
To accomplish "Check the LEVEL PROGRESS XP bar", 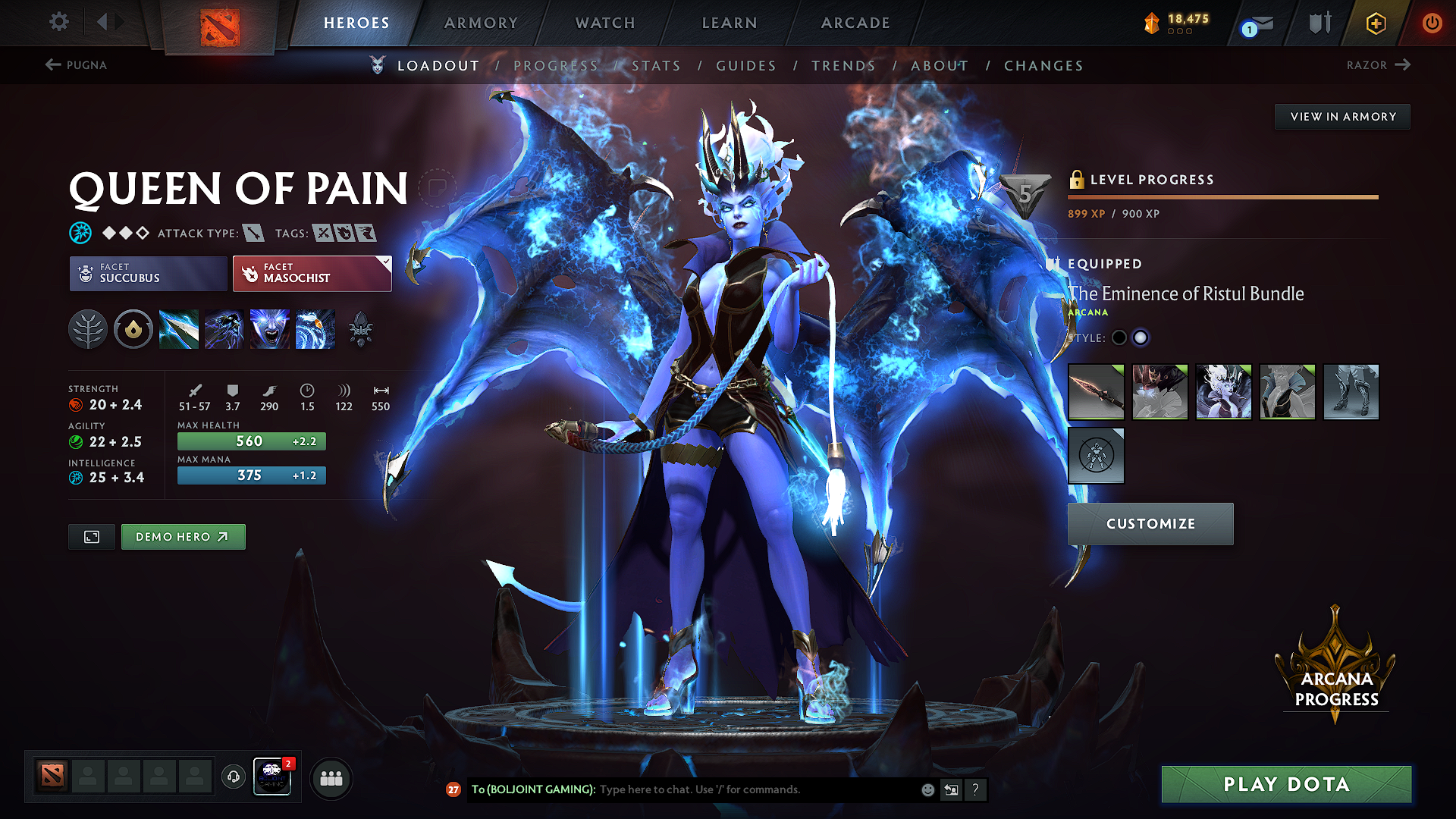I will [1222, 197].
